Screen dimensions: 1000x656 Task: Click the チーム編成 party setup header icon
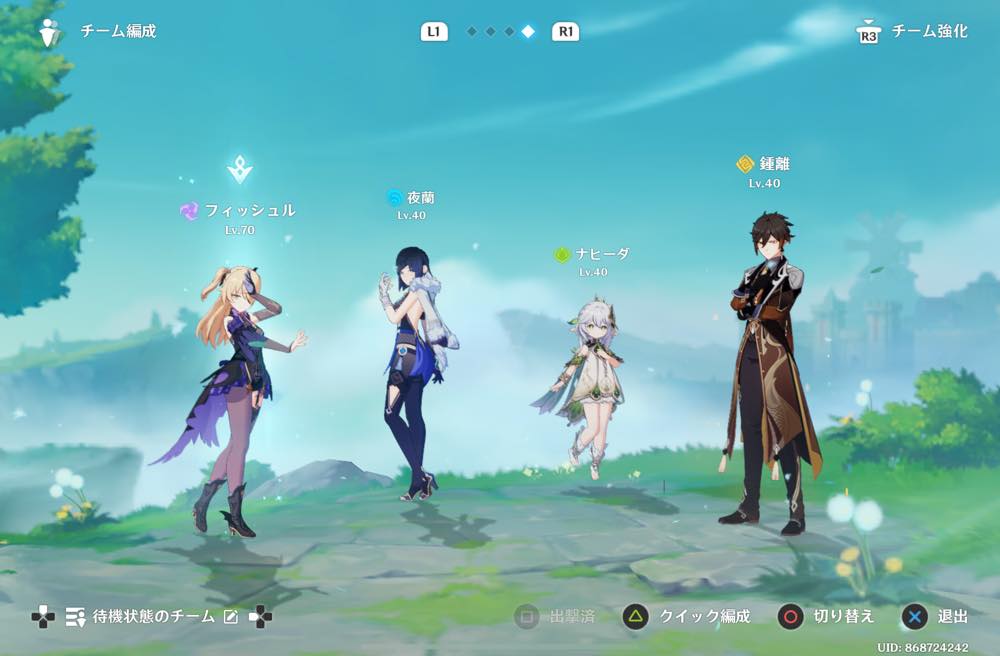tap(48, 32)
